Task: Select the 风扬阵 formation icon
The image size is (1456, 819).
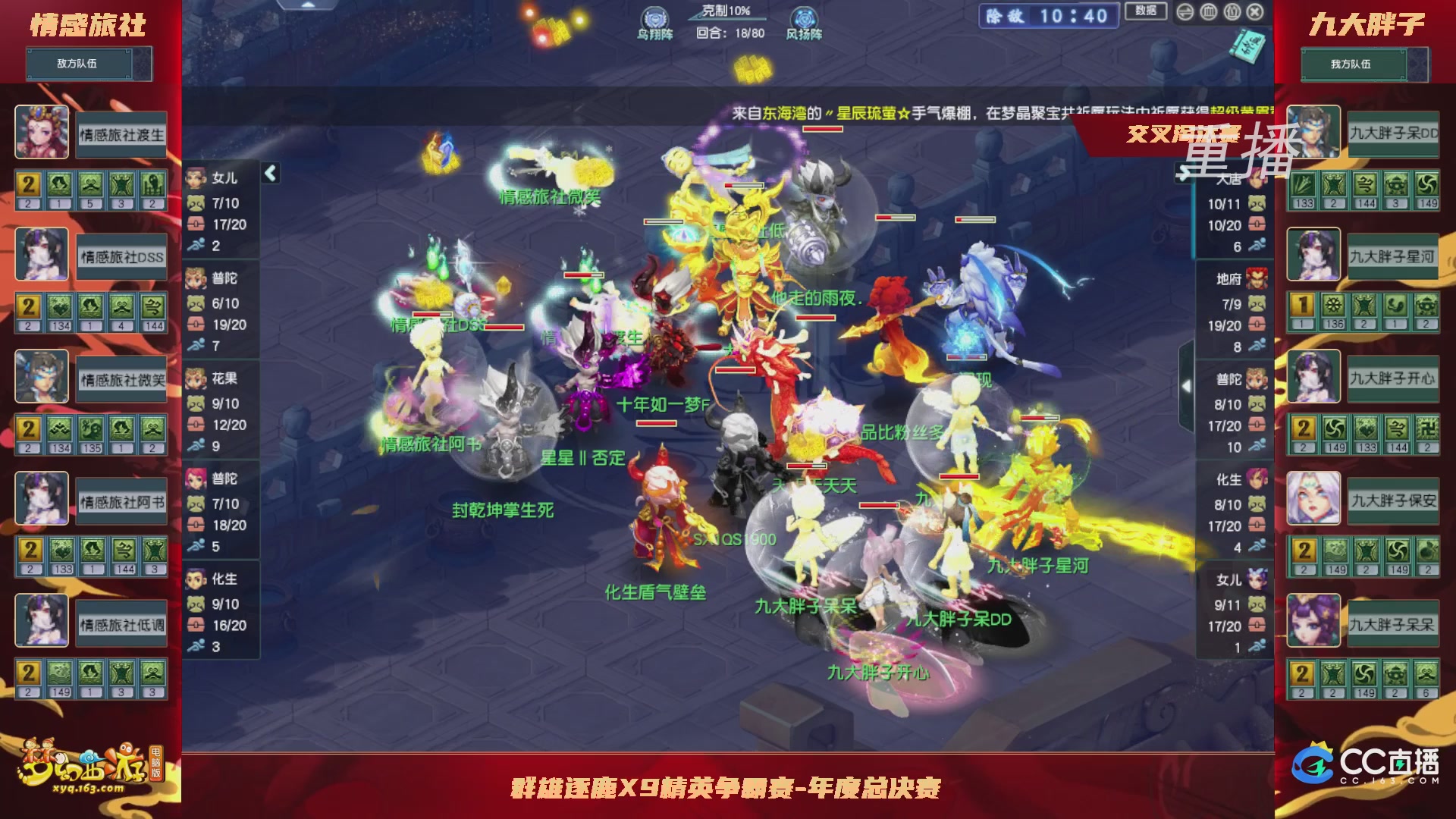Action: coord(805,18)
